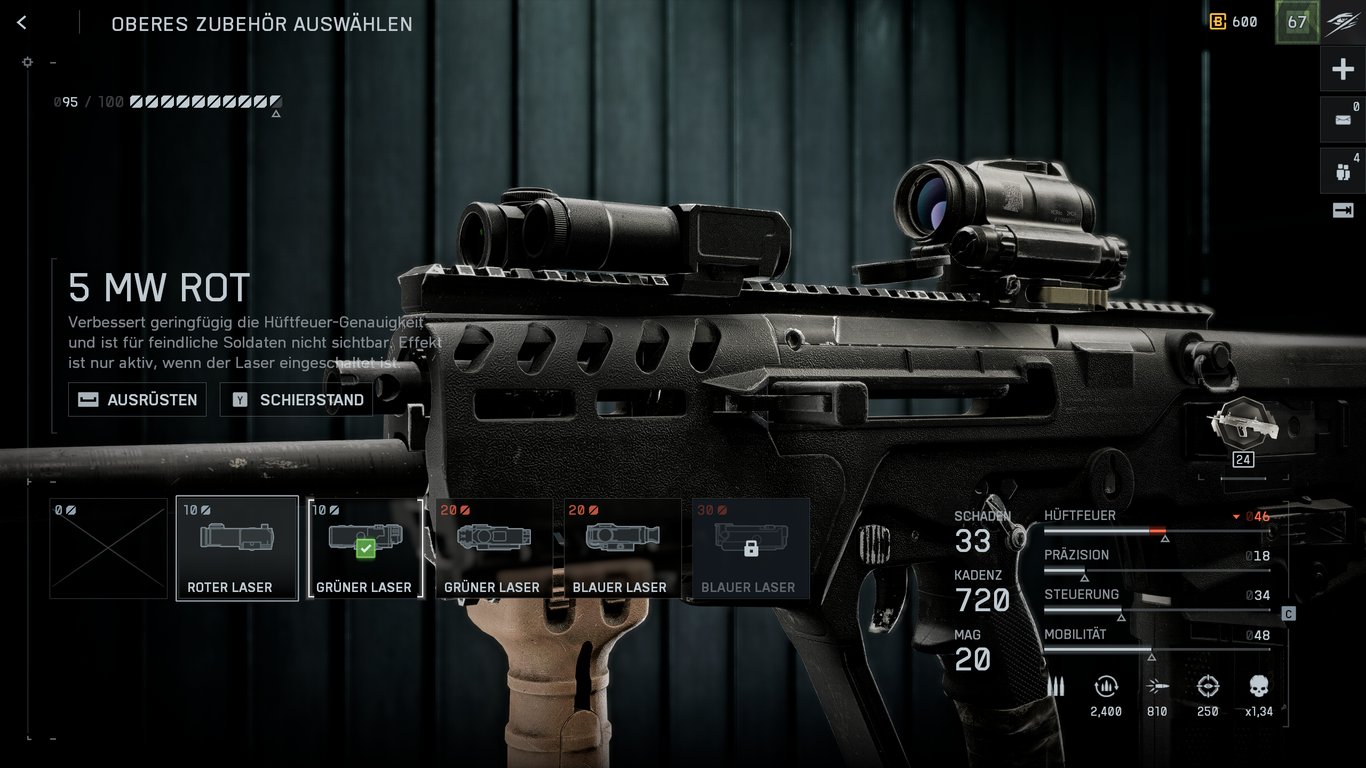Open the mail envelope inbox
The width and height of the screenshot is (1366, 768).
pyautogui.click(x=1342, y=120)
